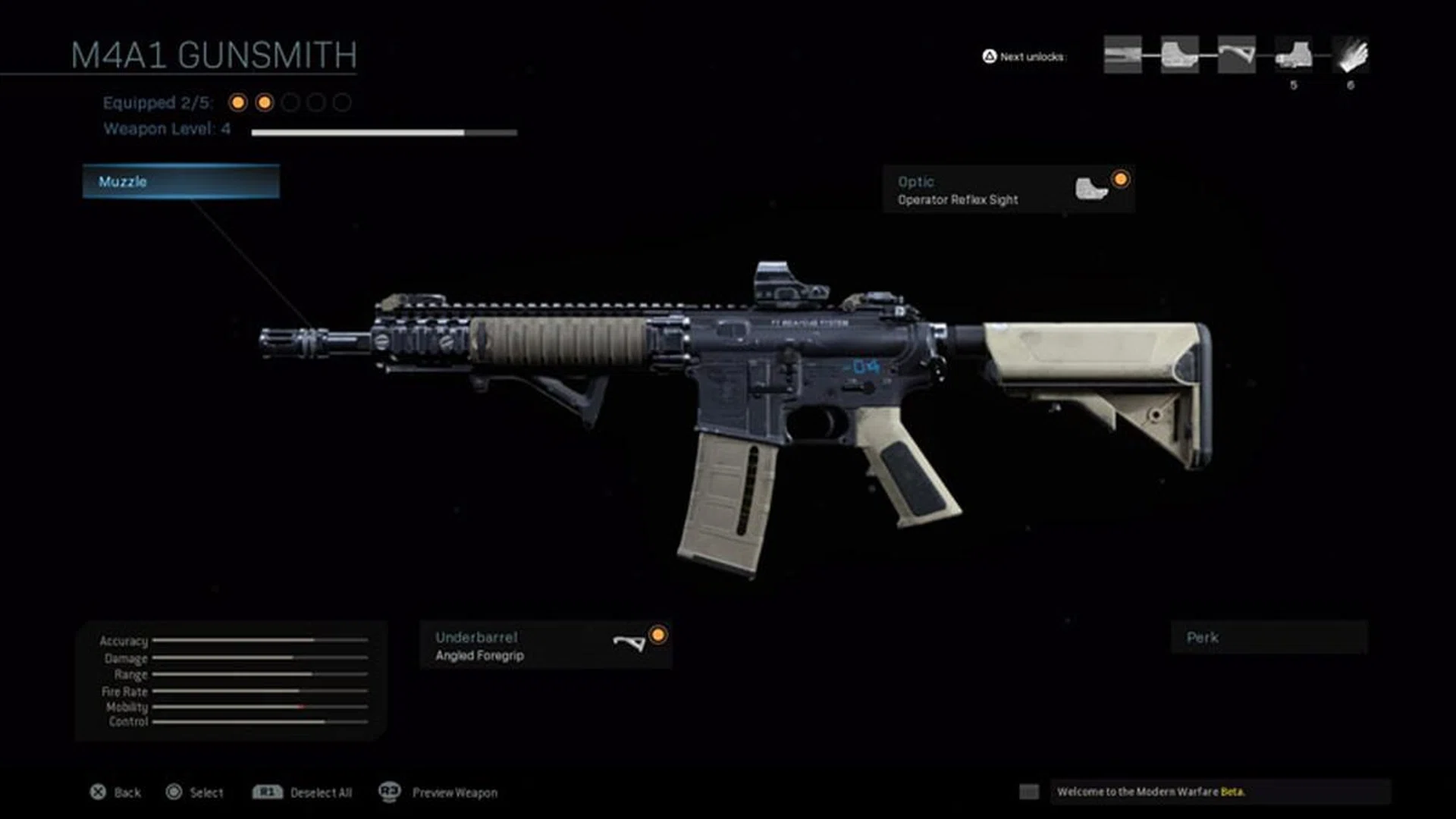Click the level 5 sight unlock icon

[1294, 53]
